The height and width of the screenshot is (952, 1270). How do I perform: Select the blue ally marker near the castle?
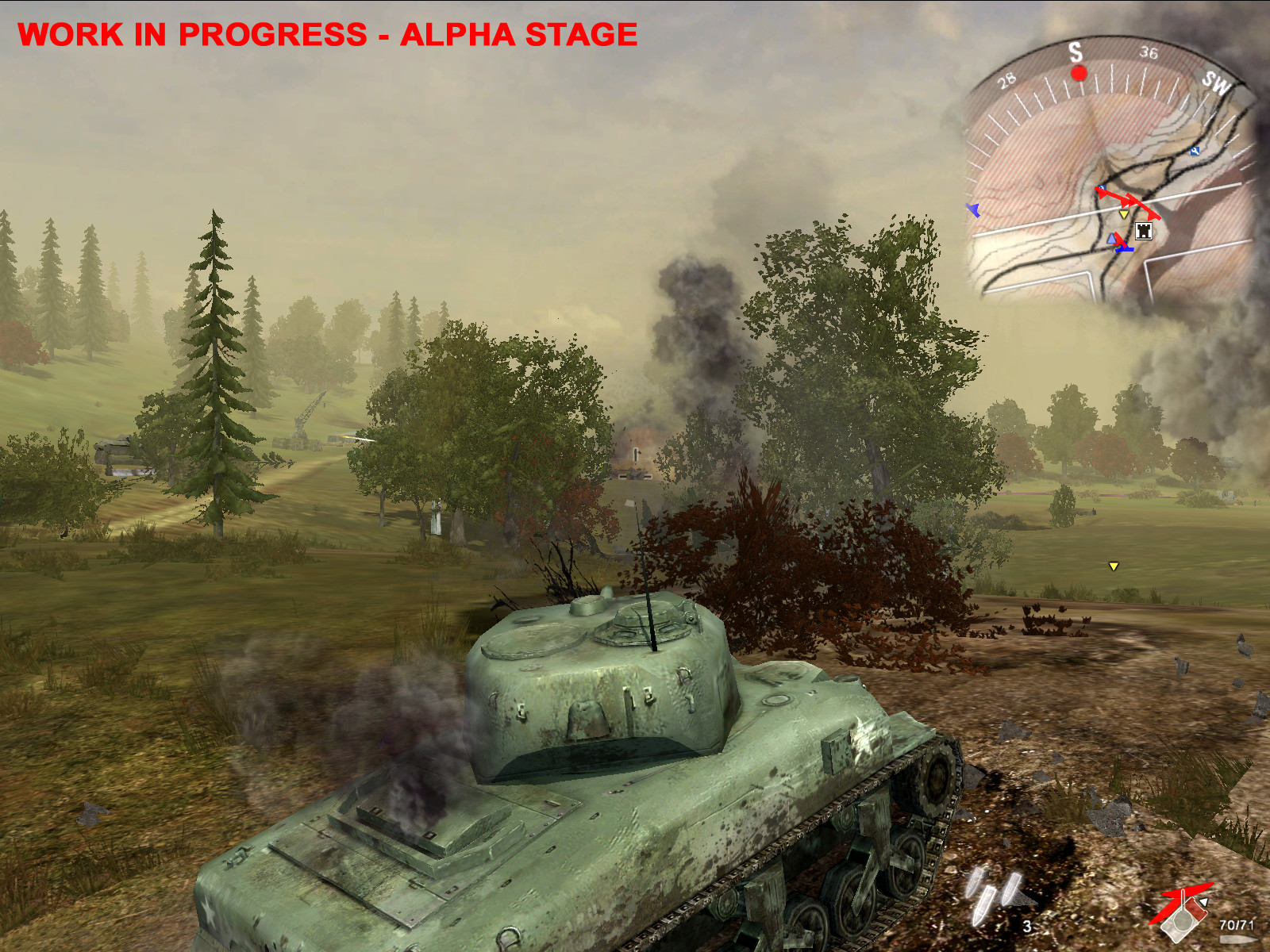click(x=1111, y=239)
